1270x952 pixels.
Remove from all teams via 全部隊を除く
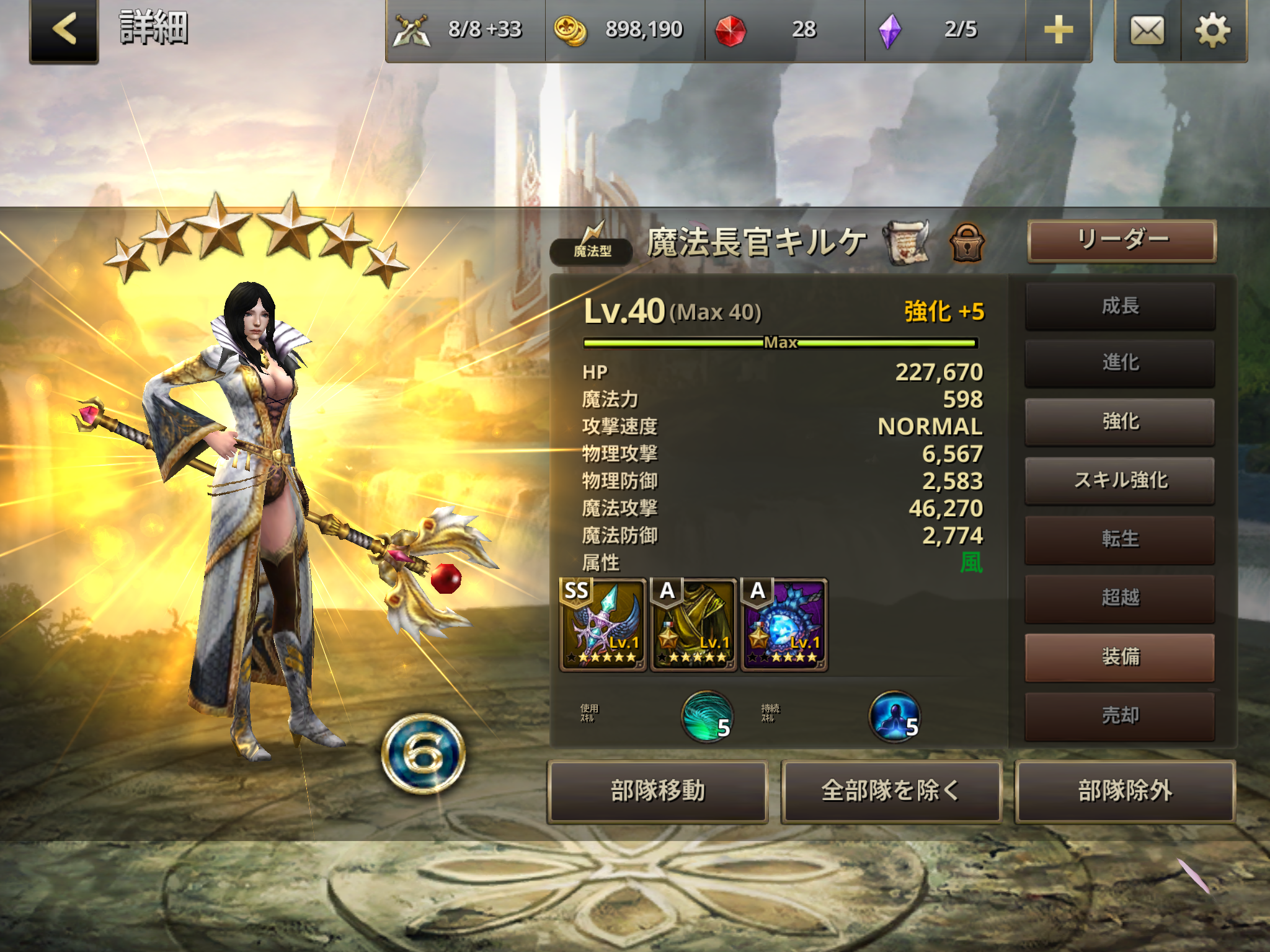pos(891,791)
